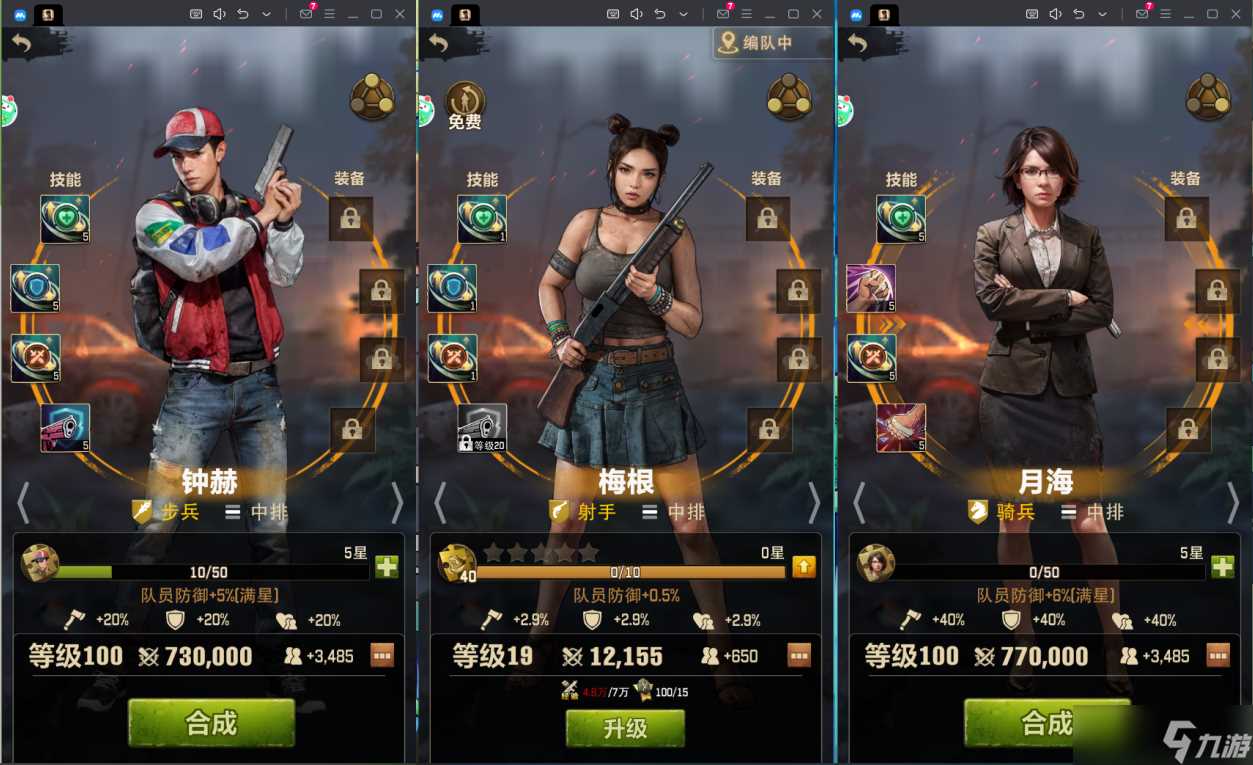Viewport: 1253px width, 765px height.
Task: Select 梅根's locked 等级20 skill icon
Action: tap(482, 428)
